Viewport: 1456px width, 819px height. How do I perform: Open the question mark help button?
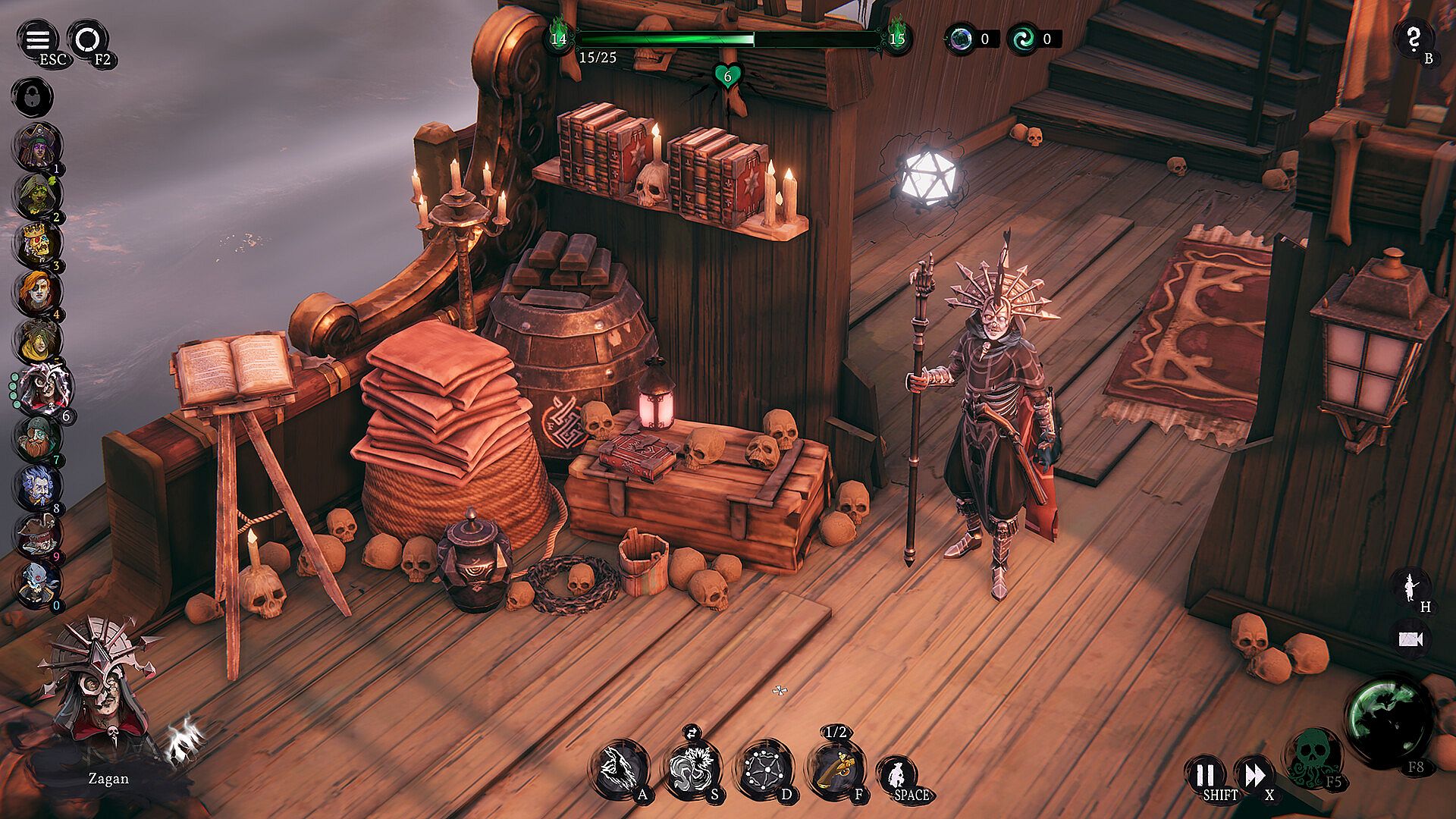coord(1414,39)
